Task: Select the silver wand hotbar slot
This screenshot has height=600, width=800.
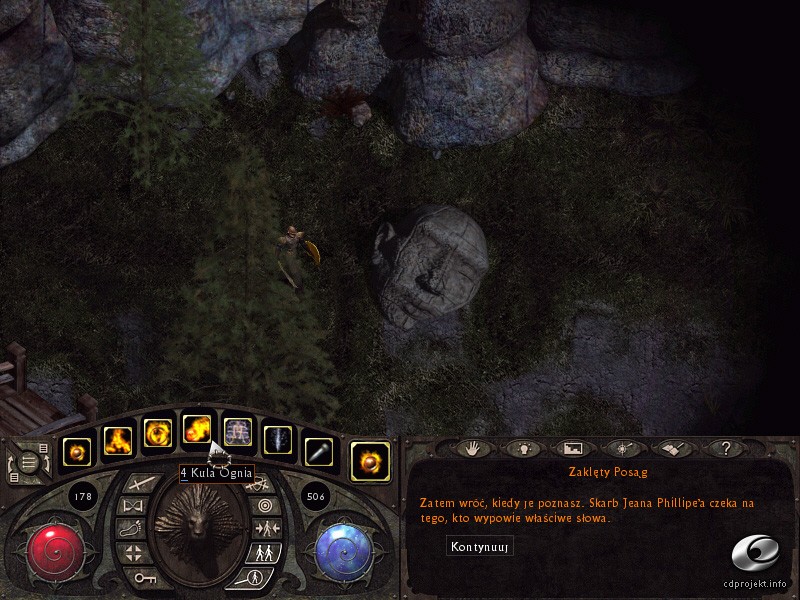Action: (x=317, y=452)
